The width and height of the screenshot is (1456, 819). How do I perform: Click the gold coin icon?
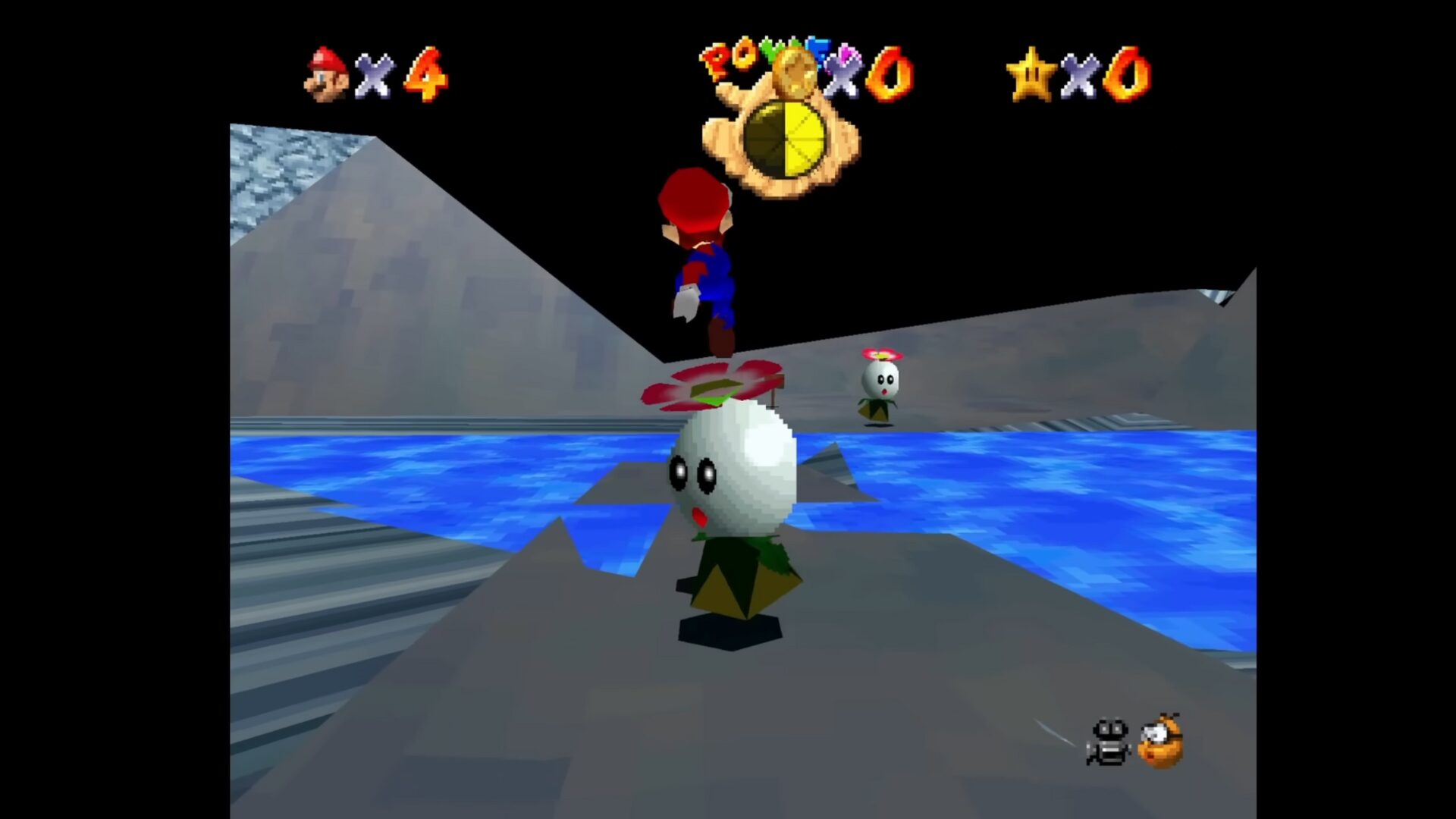pyautogui.click(x=796, y=70)
